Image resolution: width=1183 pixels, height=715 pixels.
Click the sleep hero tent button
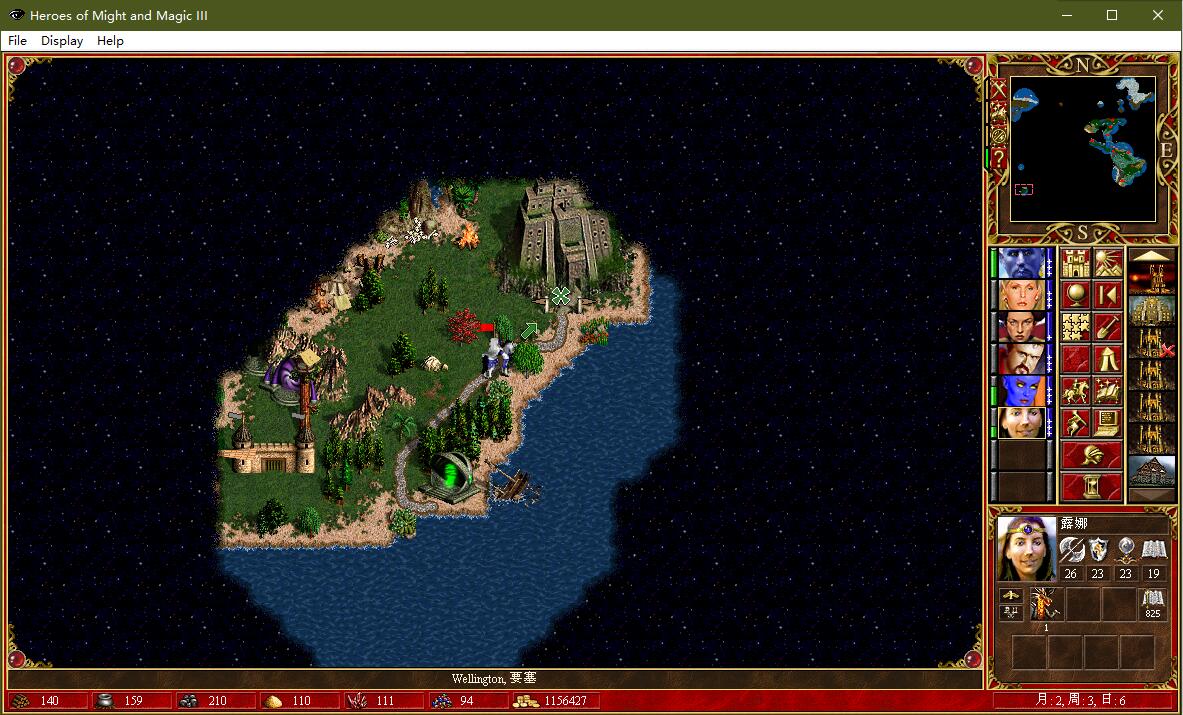tap(1107, 359)
